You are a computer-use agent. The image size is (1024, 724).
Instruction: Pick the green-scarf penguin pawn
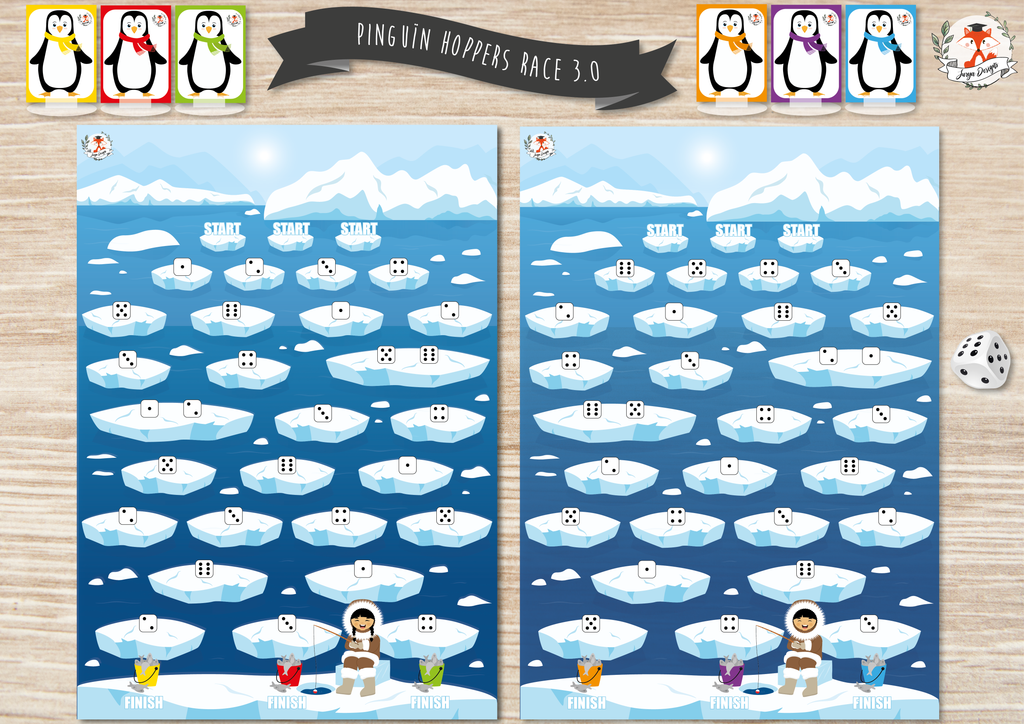[210, 53]
